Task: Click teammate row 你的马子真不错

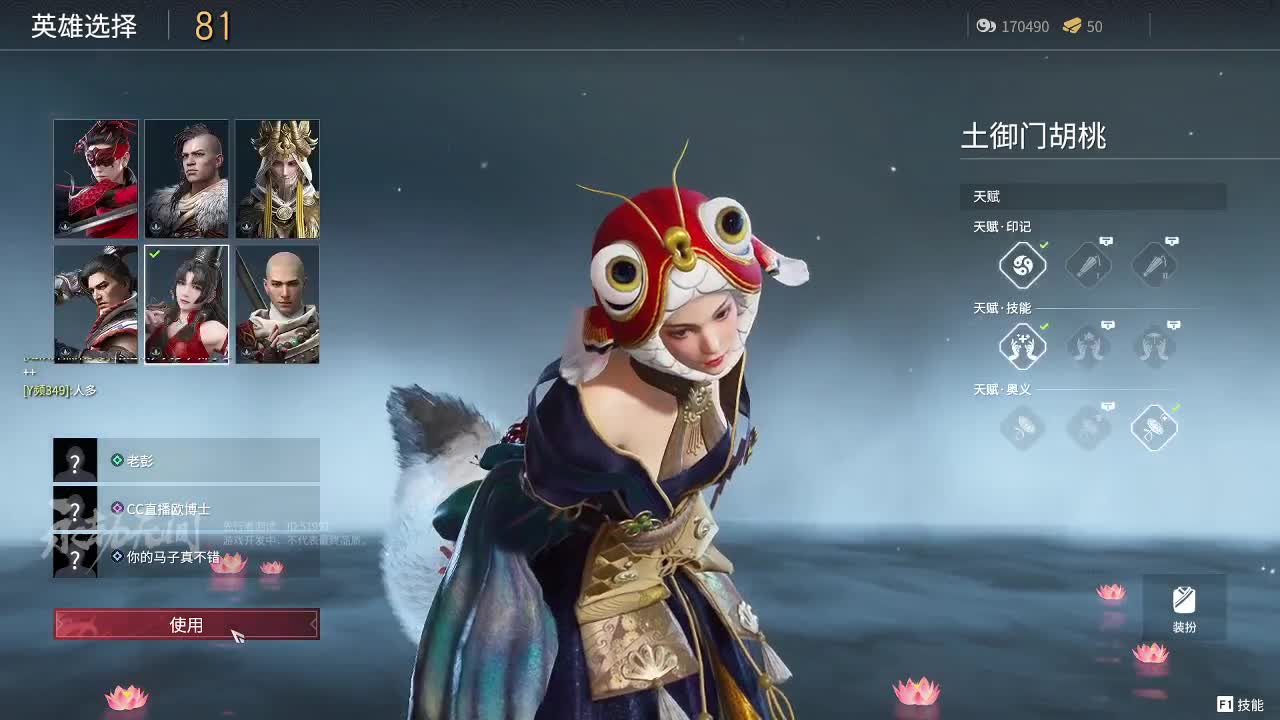Action: pos(187,556)
